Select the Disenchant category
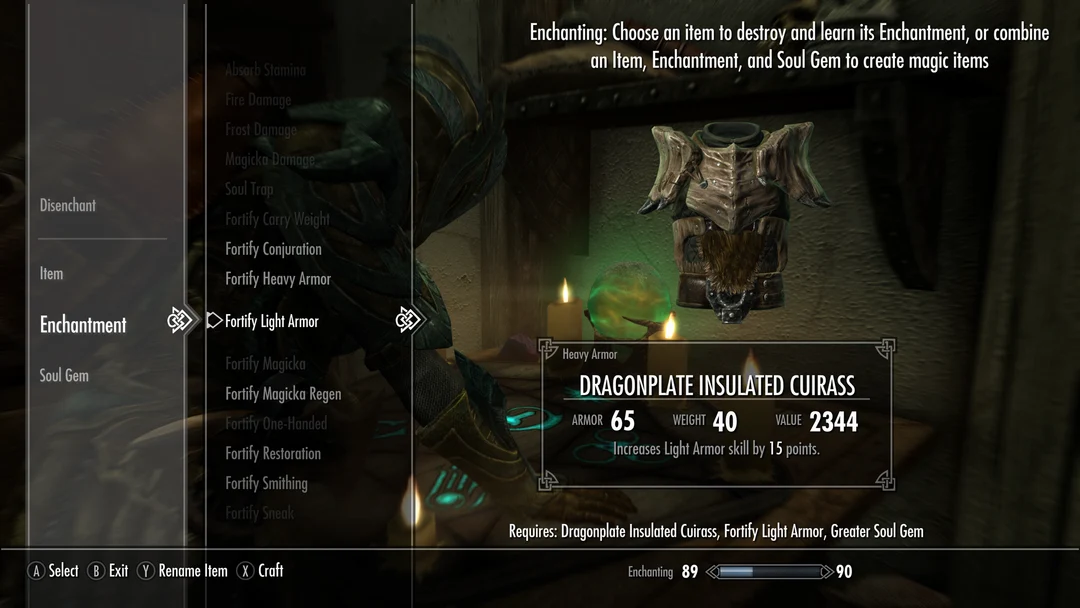Image resolution: width=1080 pixels, height=608 pixels. click(68, 205)
